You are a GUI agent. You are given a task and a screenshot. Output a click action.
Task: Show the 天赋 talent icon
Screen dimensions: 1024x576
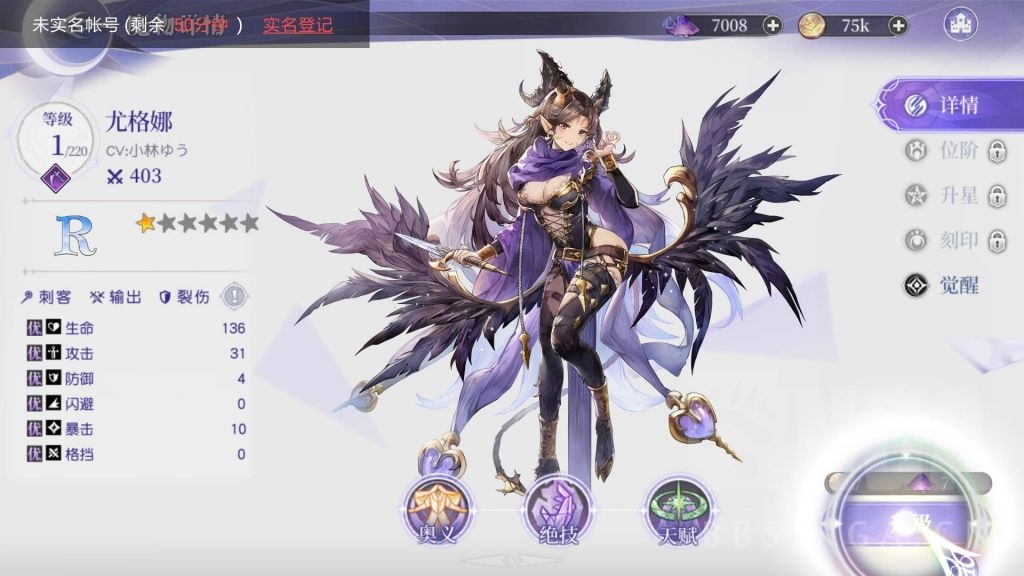677,509
